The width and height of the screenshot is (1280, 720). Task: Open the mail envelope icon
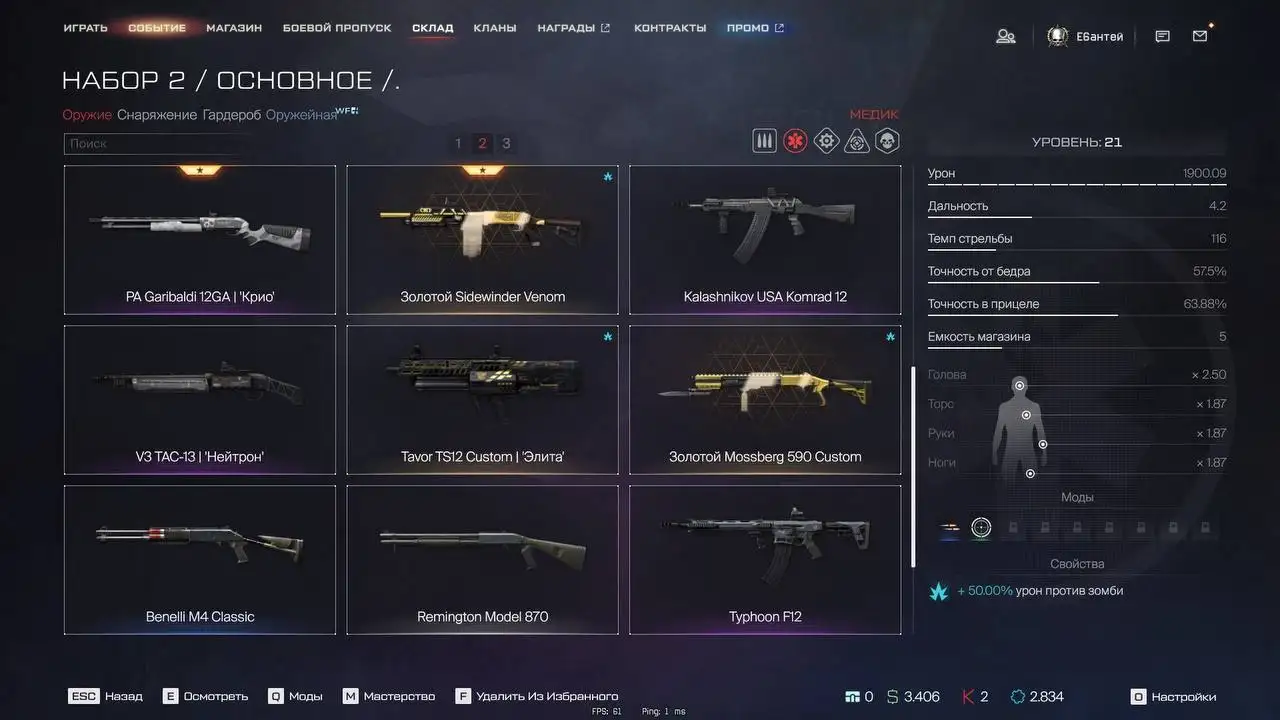[1200, 36]
